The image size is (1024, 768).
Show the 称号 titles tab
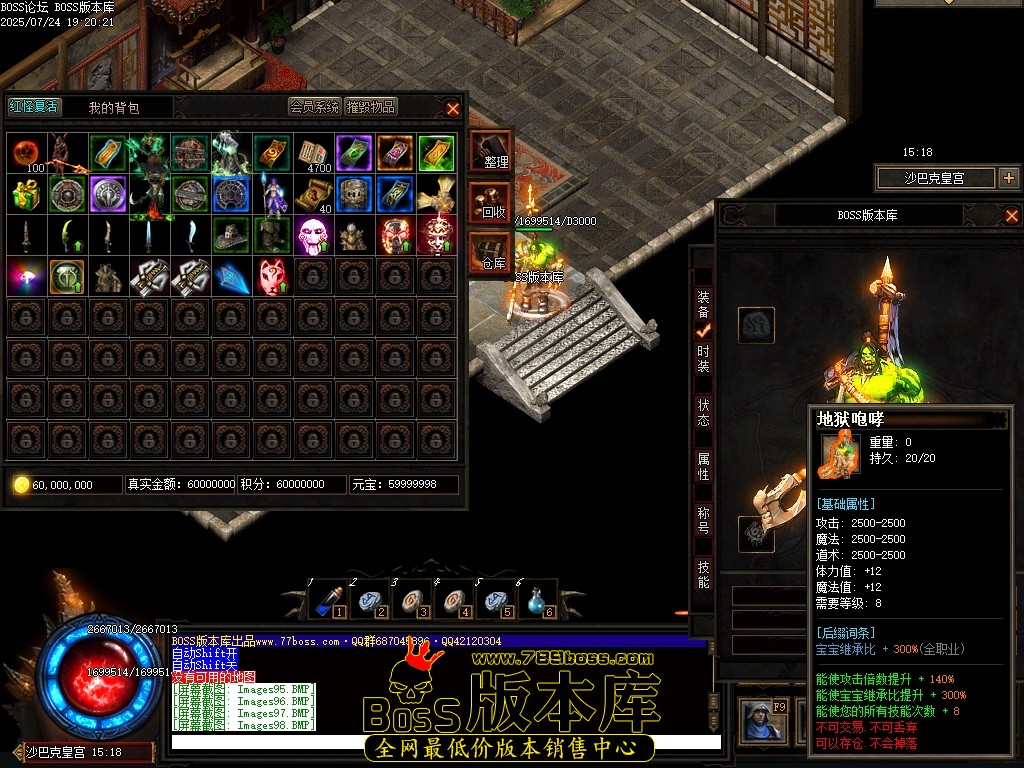click(x=704, y=520)
